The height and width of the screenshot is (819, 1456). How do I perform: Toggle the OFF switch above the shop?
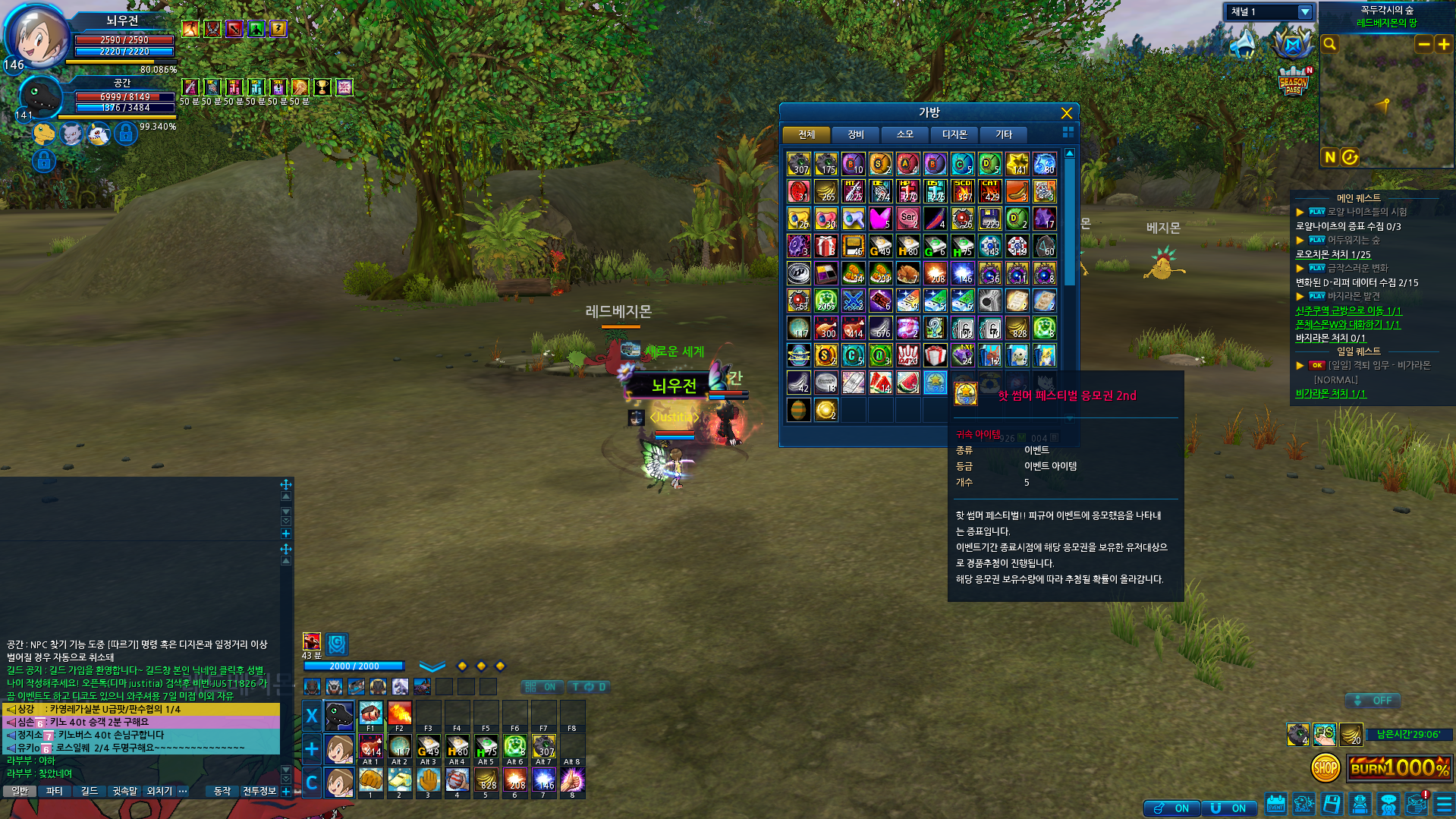coord(1373,701)
